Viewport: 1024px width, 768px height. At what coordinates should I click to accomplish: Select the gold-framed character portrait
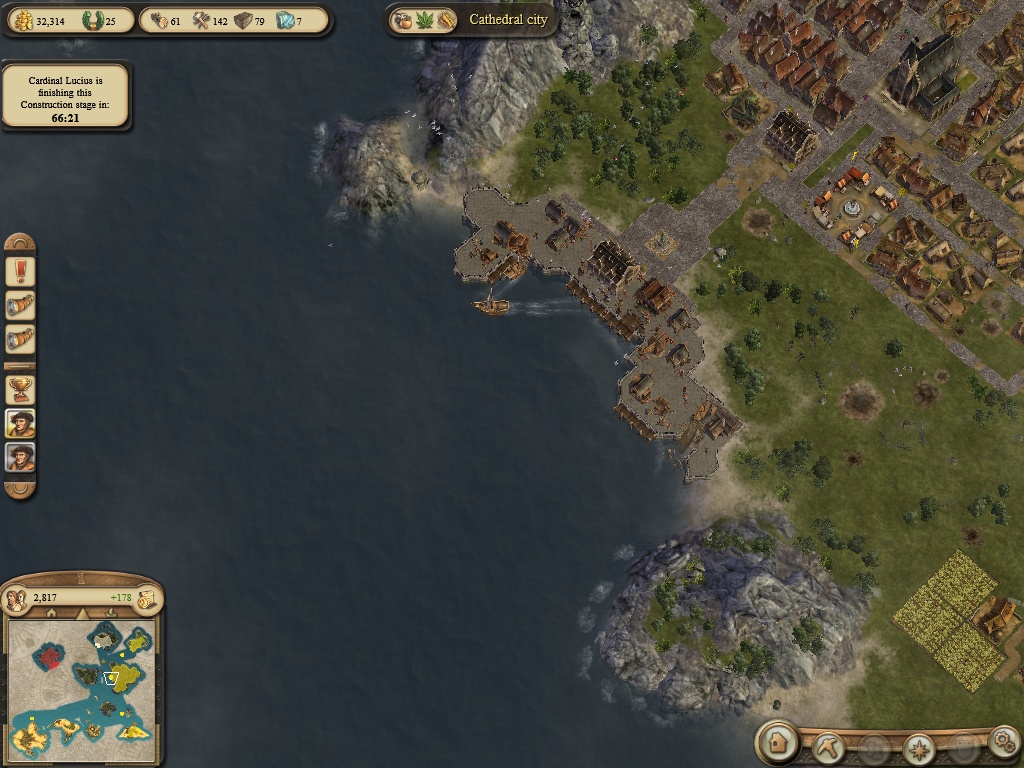tap(20, 423)
